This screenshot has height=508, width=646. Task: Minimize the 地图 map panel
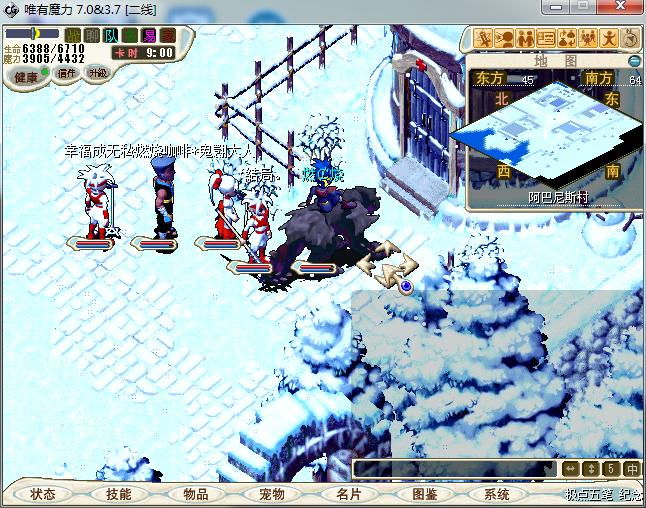tap(634, 60)
